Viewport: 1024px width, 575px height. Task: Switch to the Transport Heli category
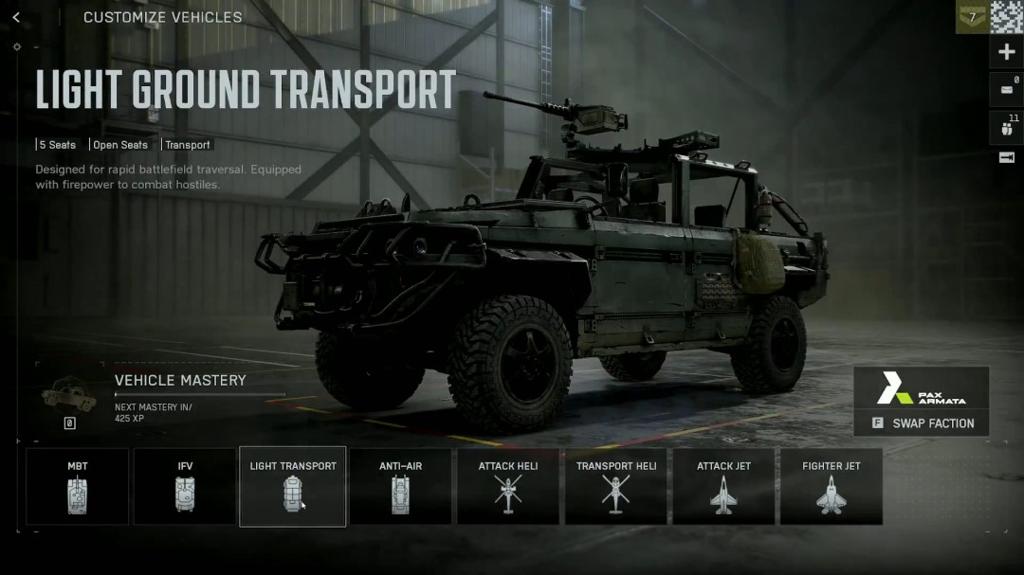(616, 486)
